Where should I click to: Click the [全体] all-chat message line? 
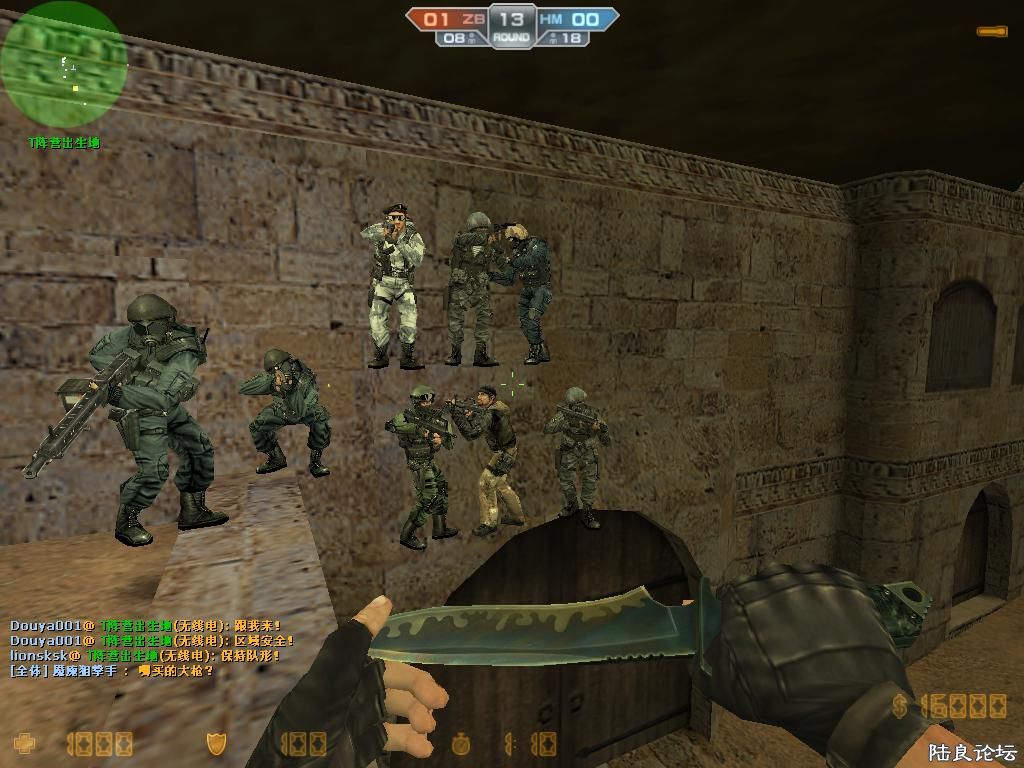(112, 671)
